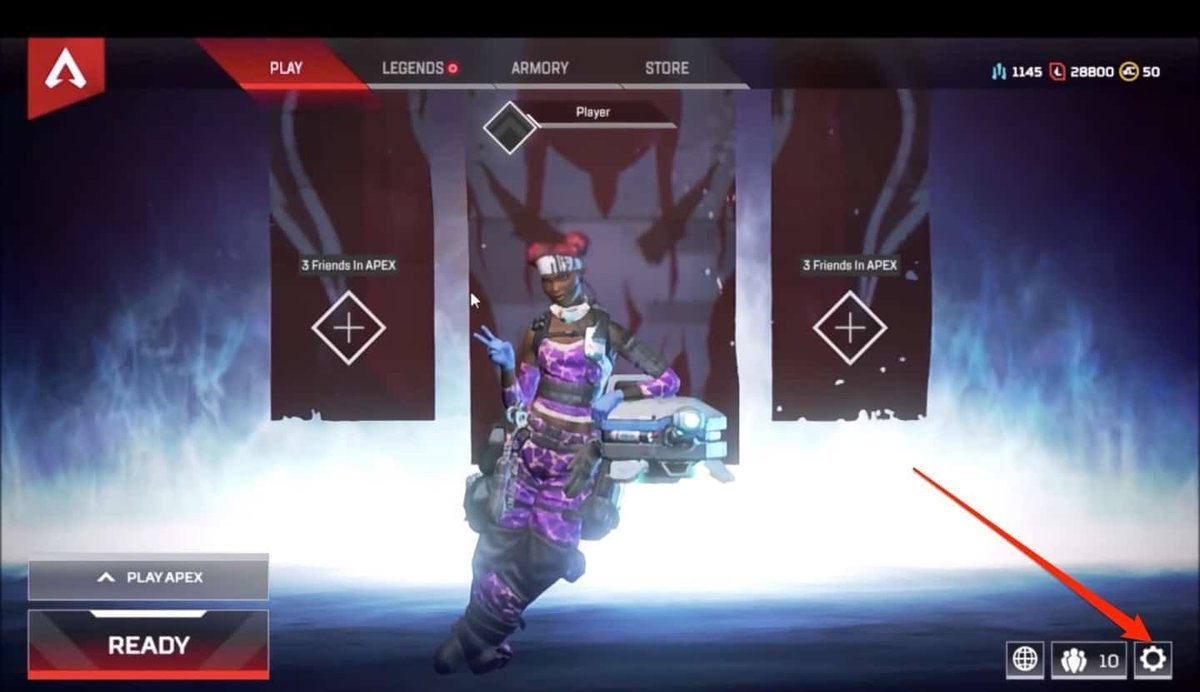The width and height of the screenshot is (1200, 692).
Task: Open the settings gear icon
Action: point(1153,659)
